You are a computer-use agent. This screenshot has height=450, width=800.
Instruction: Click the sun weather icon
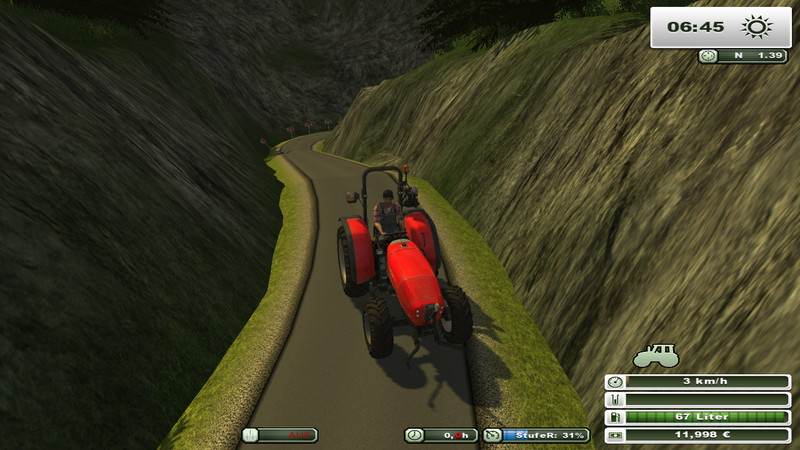755,27
